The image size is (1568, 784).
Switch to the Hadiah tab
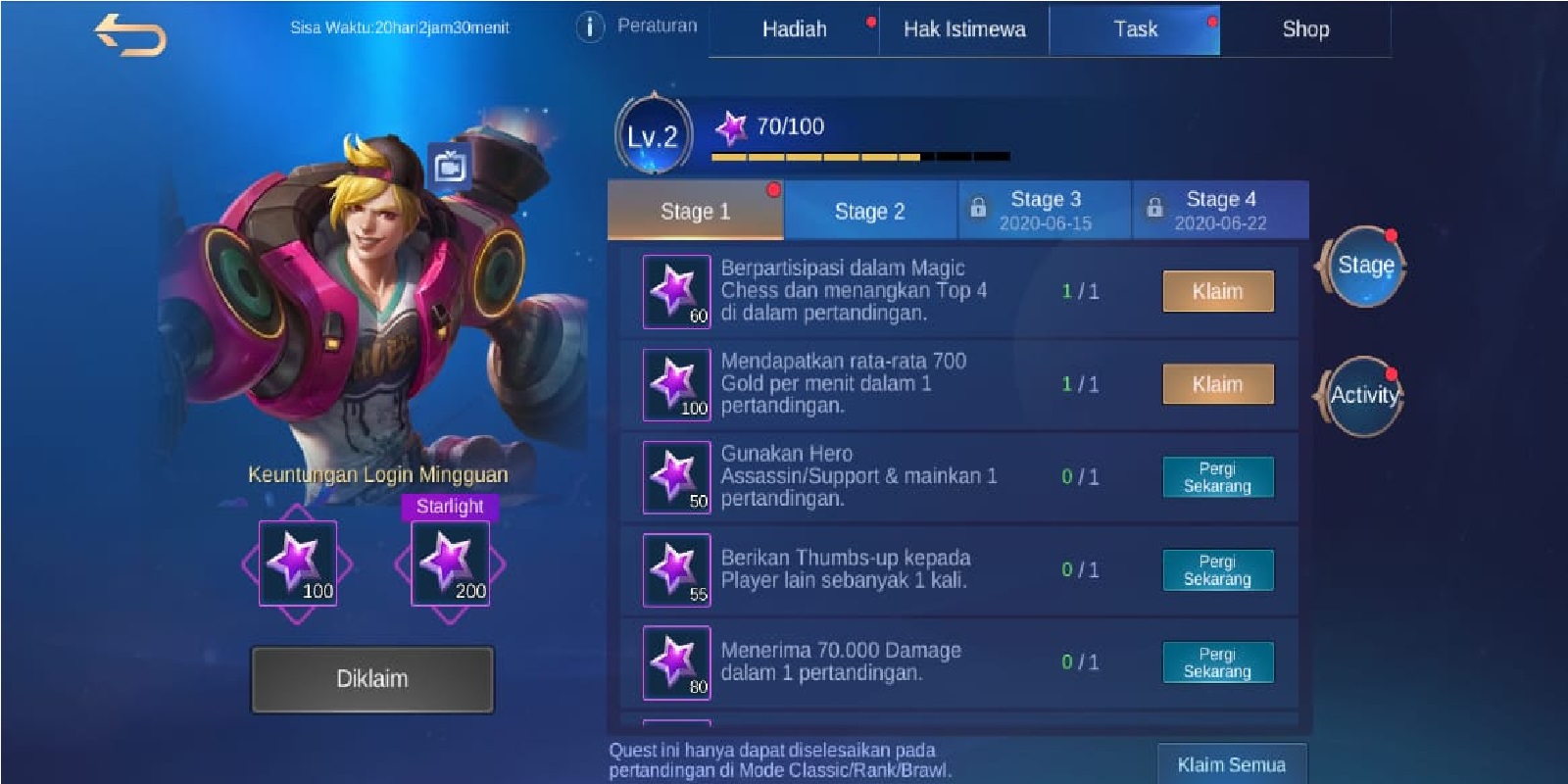coord(794,29)
